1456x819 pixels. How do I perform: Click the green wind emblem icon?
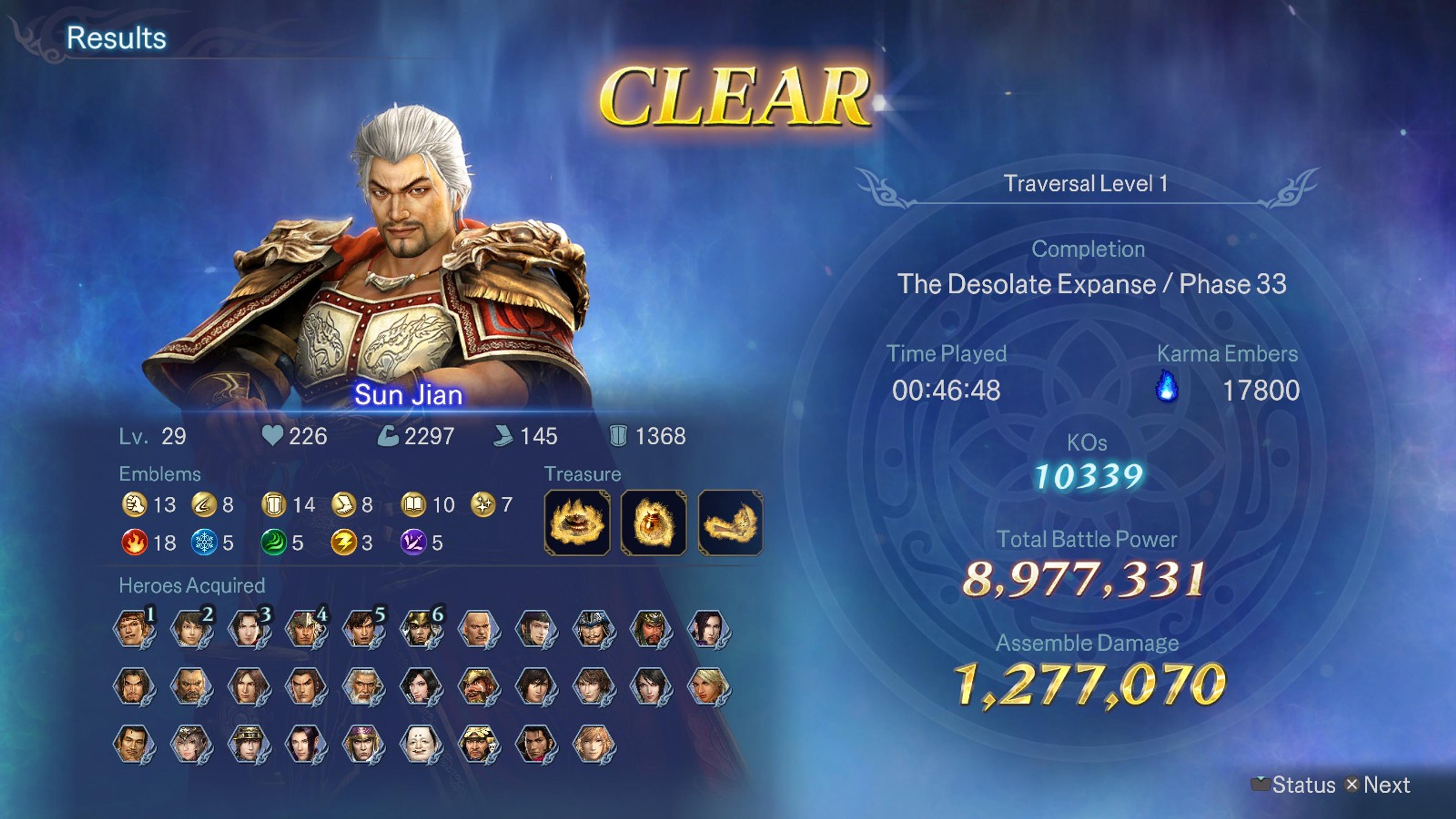coord(273,543)
